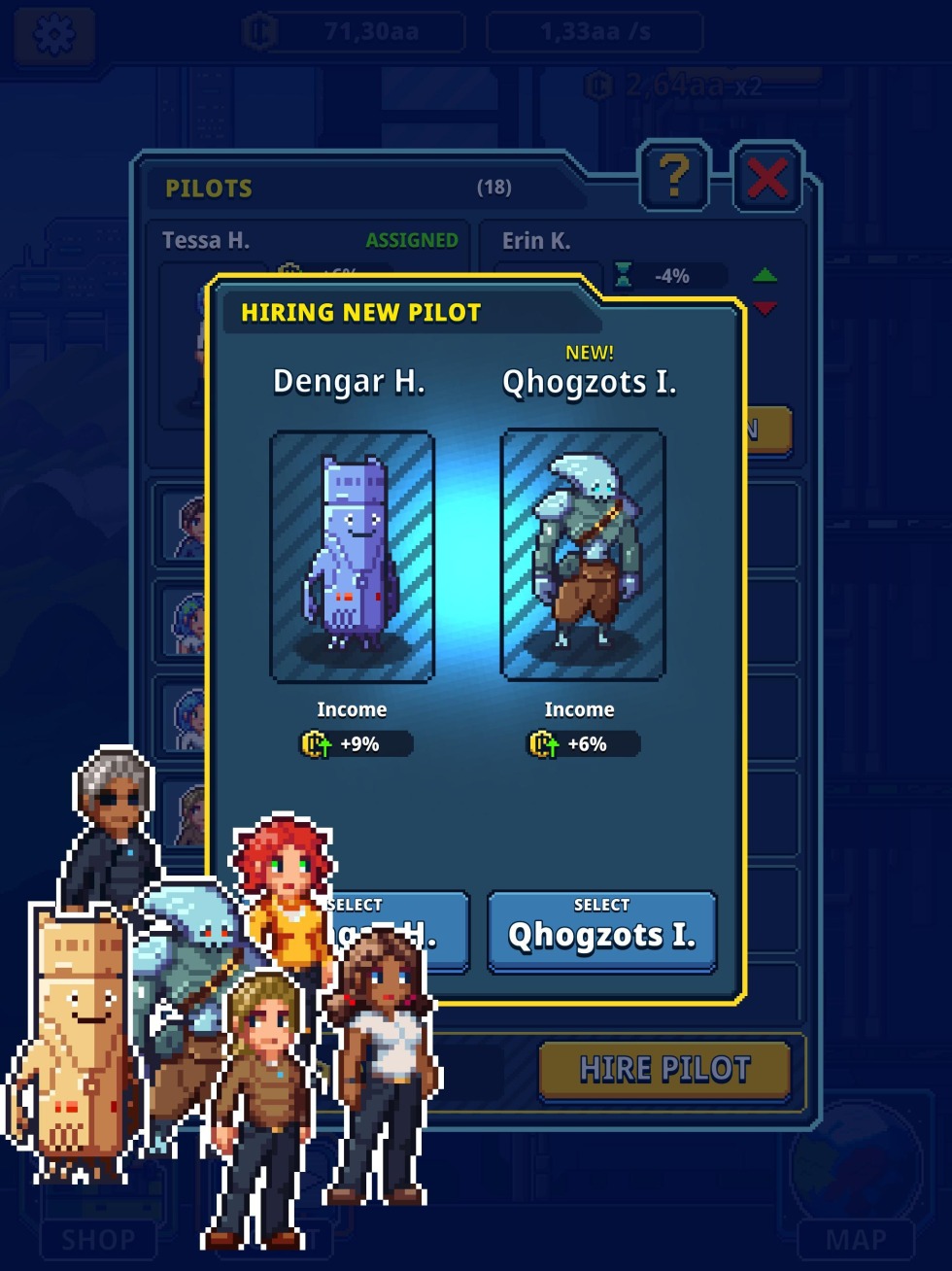Open the Shop
Screen dimensions: 952x1271
point(98,1239)
